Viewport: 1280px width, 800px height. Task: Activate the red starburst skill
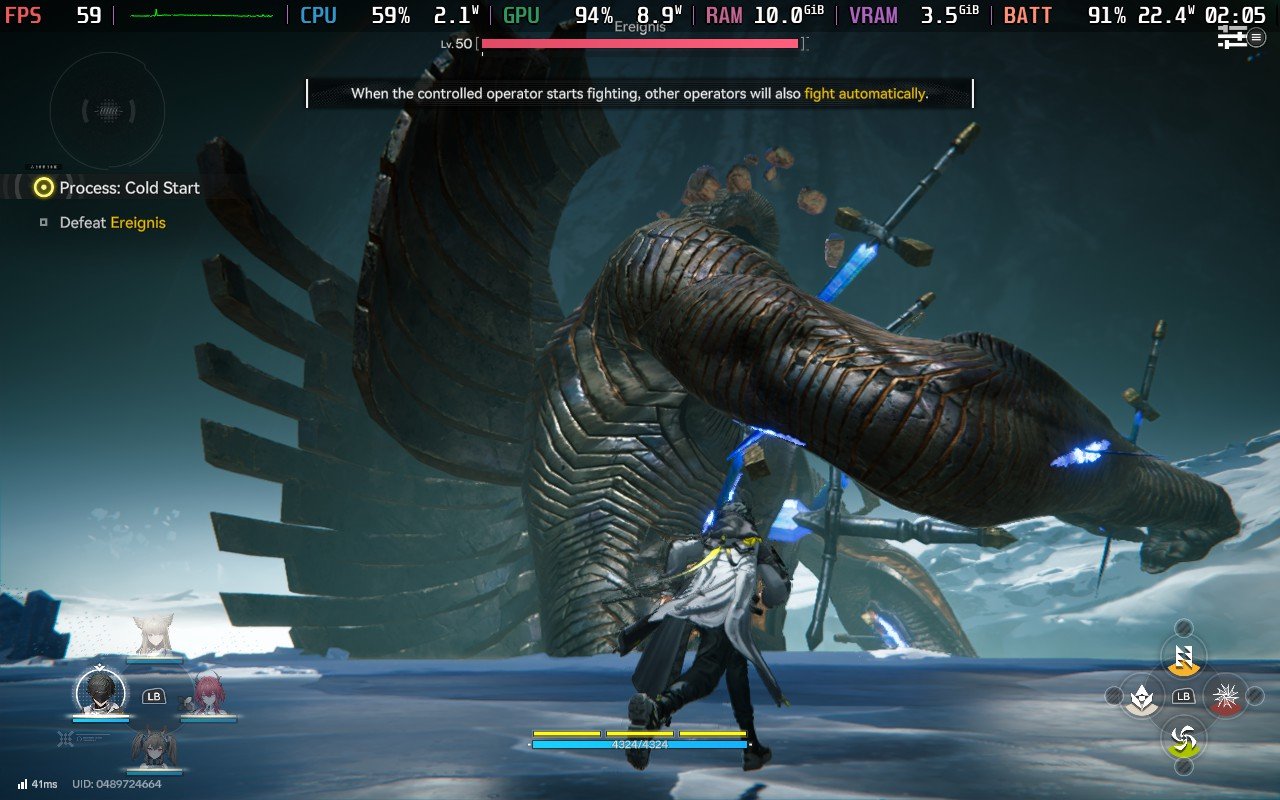[1224, 695]
